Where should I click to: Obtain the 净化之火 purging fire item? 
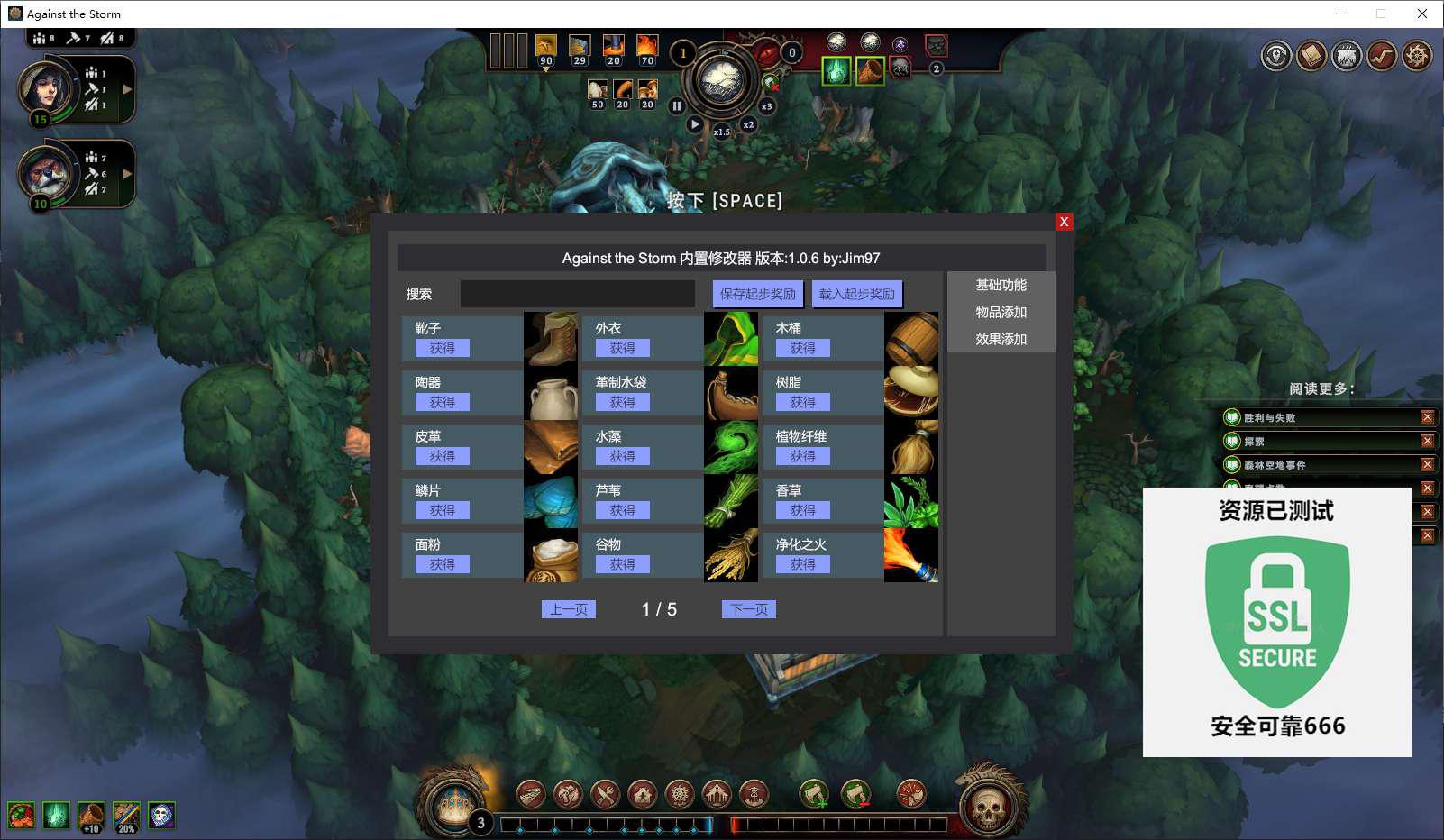click(802, 564)
